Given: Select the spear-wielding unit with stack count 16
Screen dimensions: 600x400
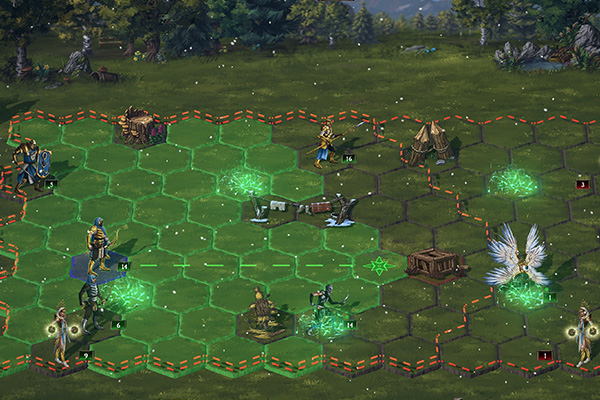Looking at the screenshot, I should pyautogui.click(x=326, y=142).
